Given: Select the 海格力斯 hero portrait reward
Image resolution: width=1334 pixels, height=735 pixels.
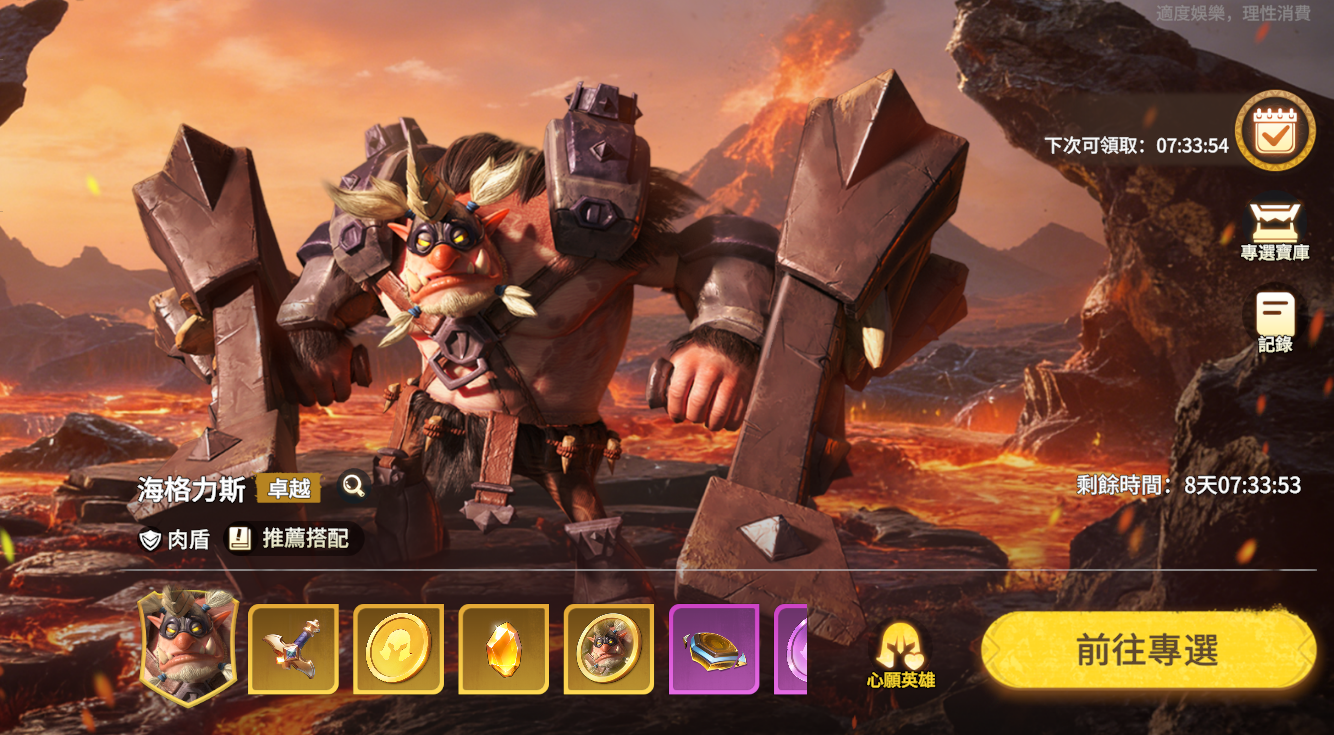Looking at the screenshot, I should pyautogui.click(x=188, y=647).
